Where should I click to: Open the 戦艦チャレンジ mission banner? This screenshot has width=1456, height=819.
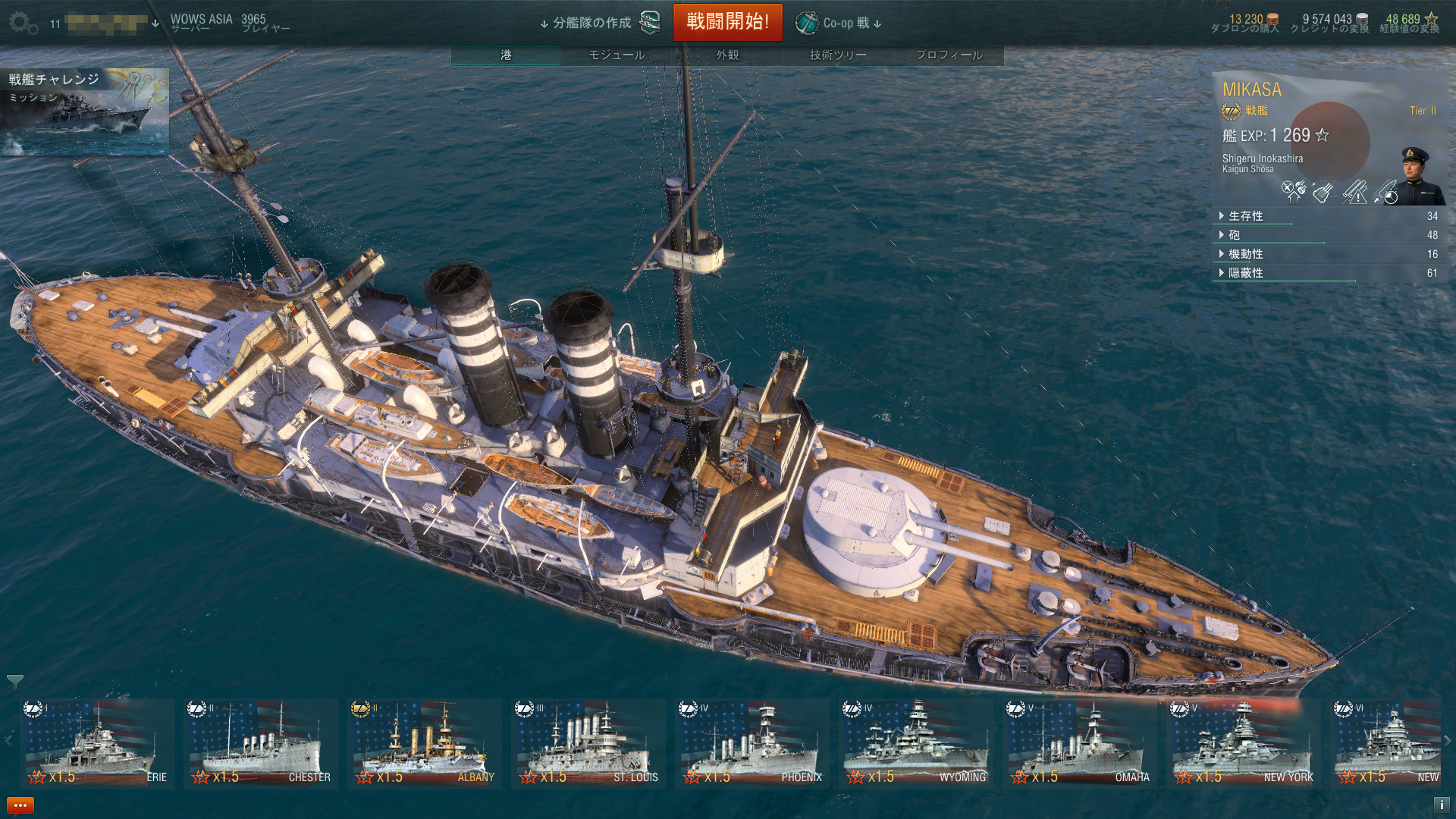[84, 111]
